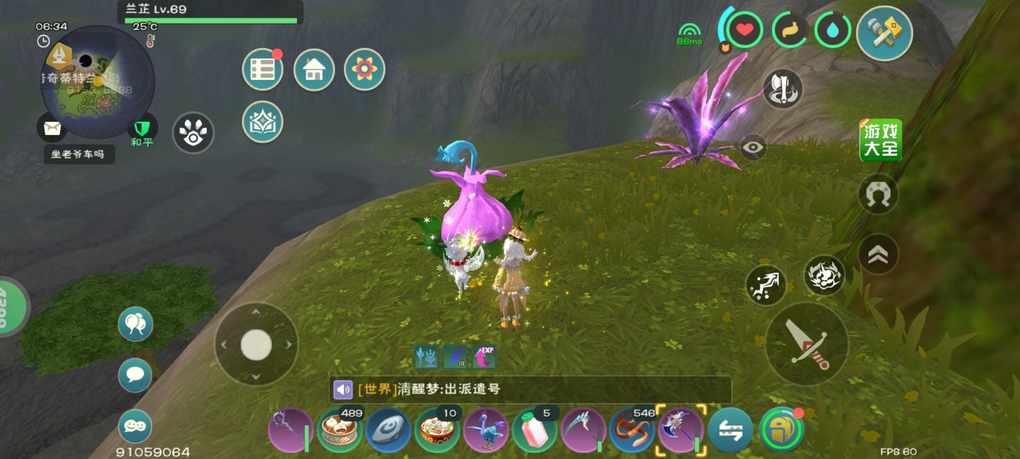Open the circular minimap
Image resolution: width=1020 pixels, height=459 pixels.
97,82
